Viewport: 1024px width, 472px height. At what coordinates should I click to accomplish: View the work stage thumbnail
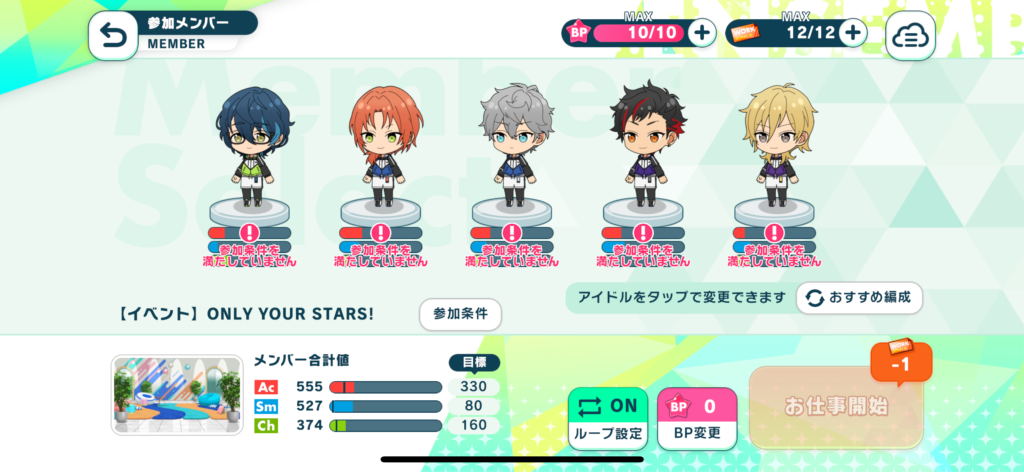tap(177, 395)
